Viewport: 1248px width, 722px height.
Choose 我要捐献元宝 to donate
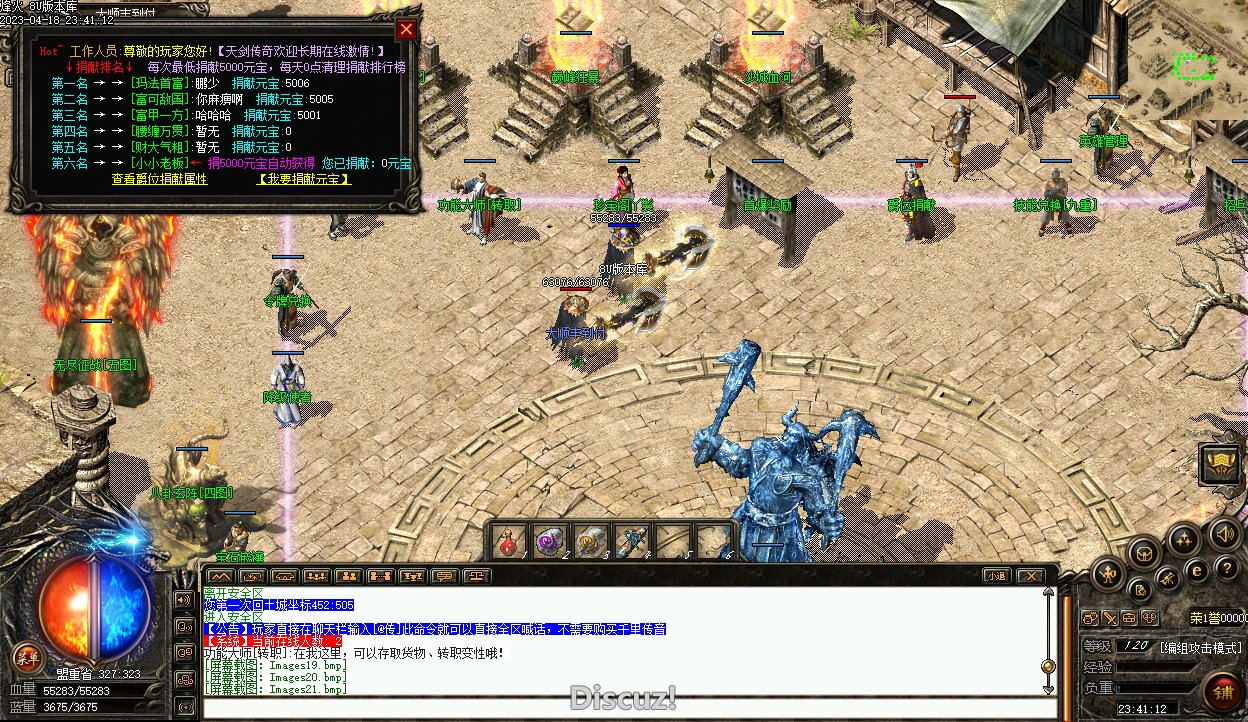tap(304, 179)
